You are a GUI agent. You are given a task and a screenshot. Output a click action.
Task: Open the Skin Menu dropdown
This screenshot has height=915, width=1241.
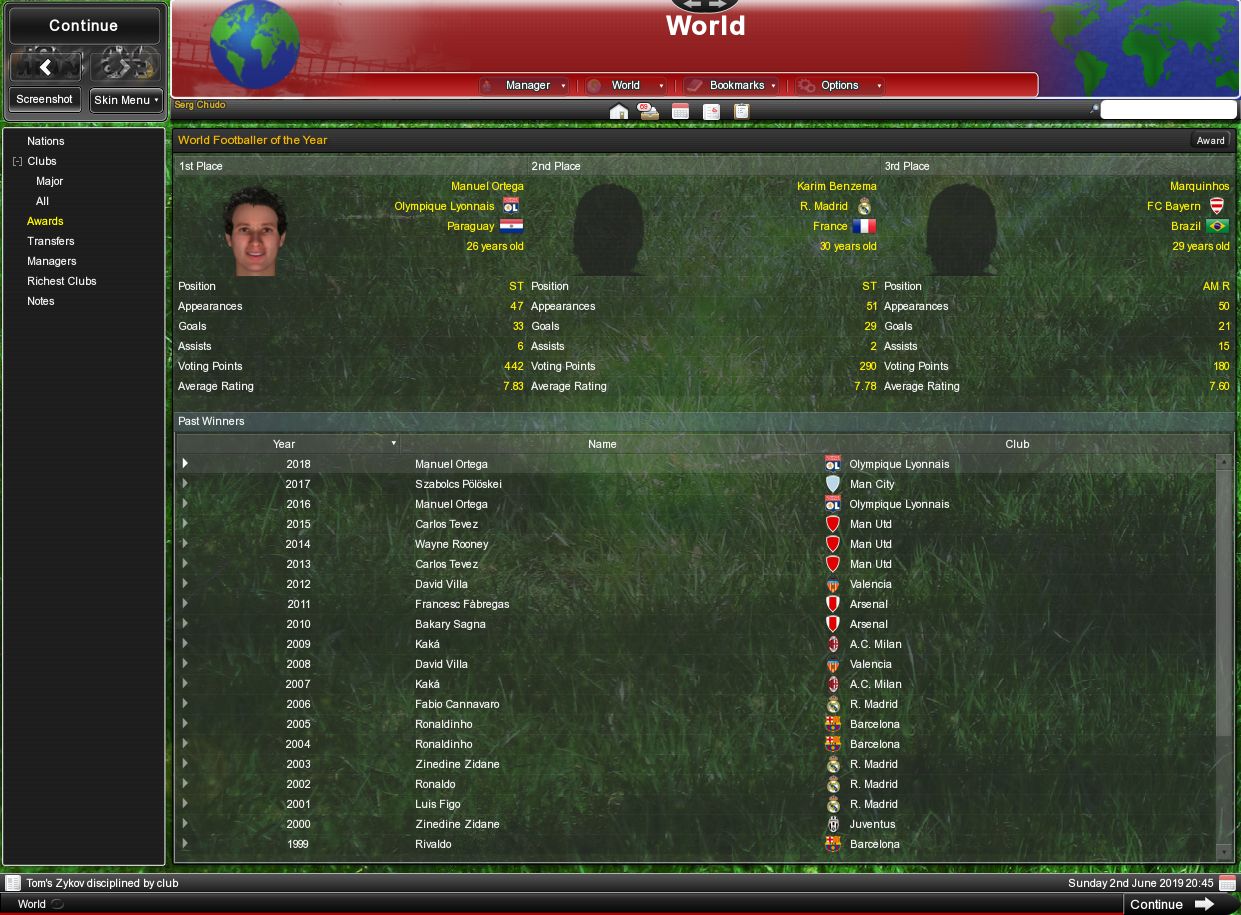pyautogui.click(x=126, y=100)
